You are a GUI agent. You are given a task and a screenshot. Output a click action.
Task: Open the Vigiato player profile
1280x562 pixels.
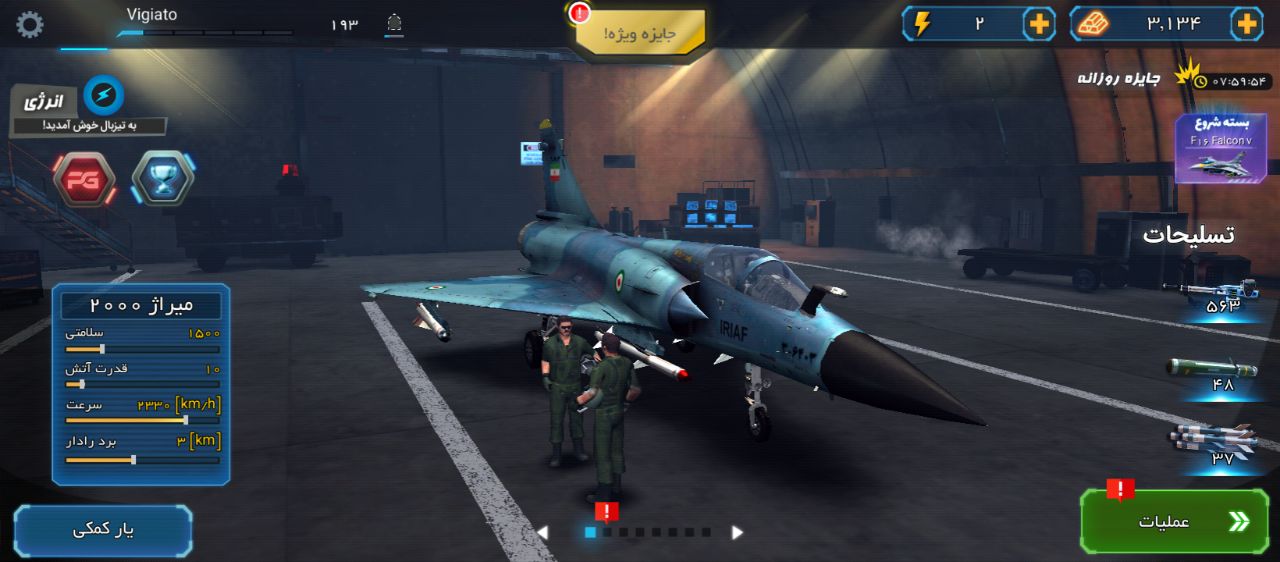click(152, 15)
